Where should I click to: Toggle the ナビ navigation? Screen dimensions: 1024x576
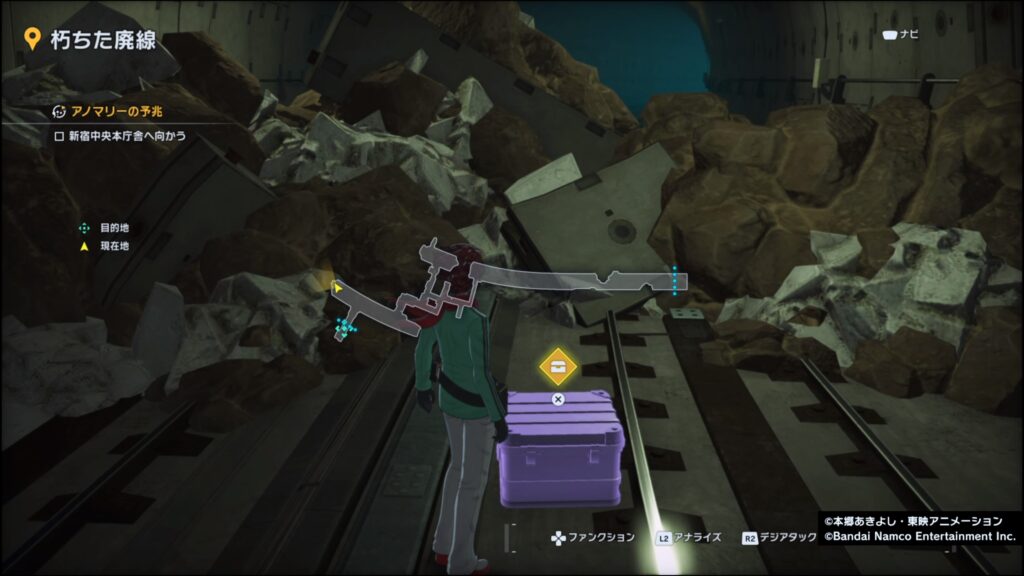(x=900, y=35)
